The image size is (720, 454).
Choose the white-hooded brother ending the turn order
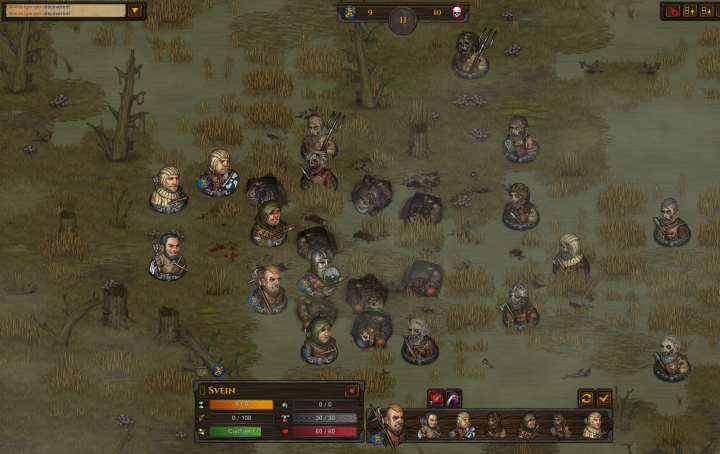[x=593, y=426]
